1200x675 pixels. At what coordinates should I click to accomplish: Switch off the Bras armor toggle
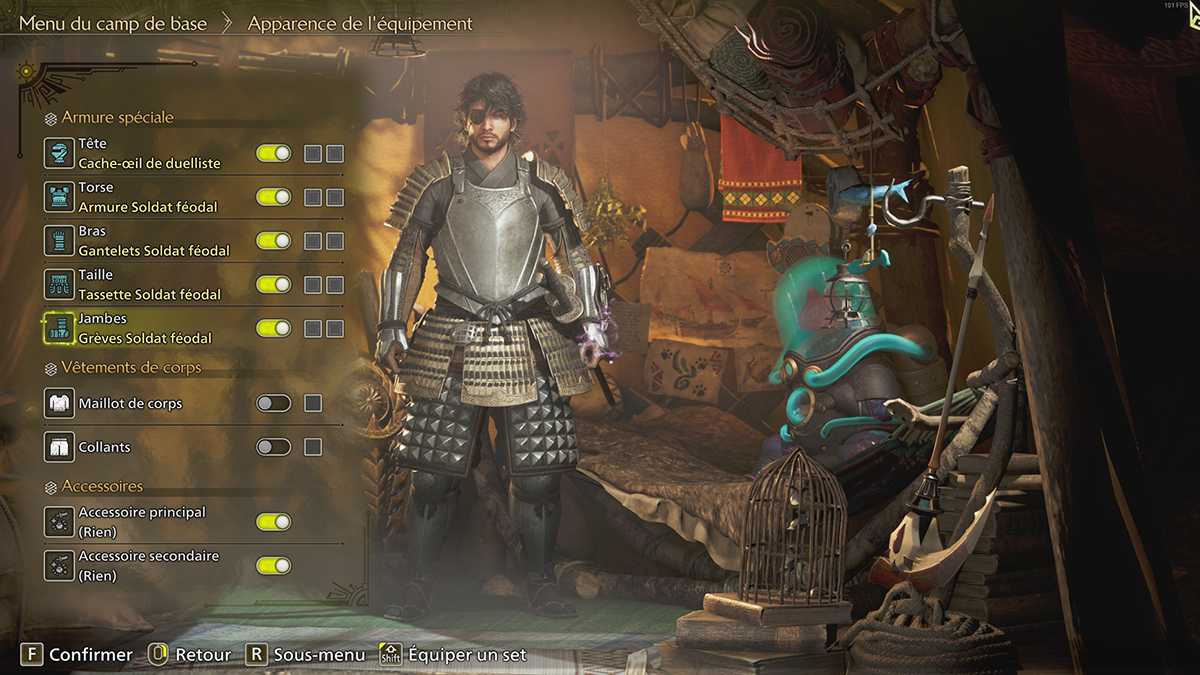tap(273, 241)
